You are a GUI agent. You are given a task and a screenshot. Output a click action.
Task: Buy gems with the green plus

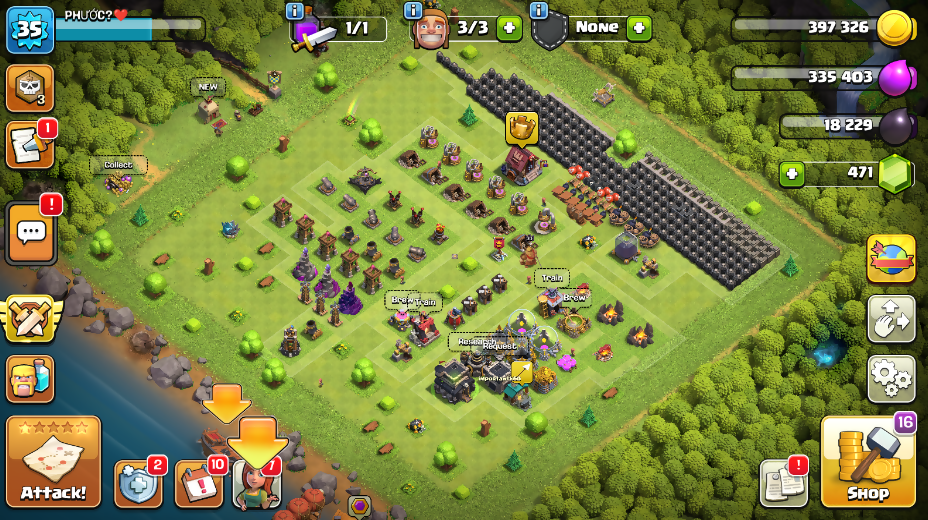coord(793,174)
